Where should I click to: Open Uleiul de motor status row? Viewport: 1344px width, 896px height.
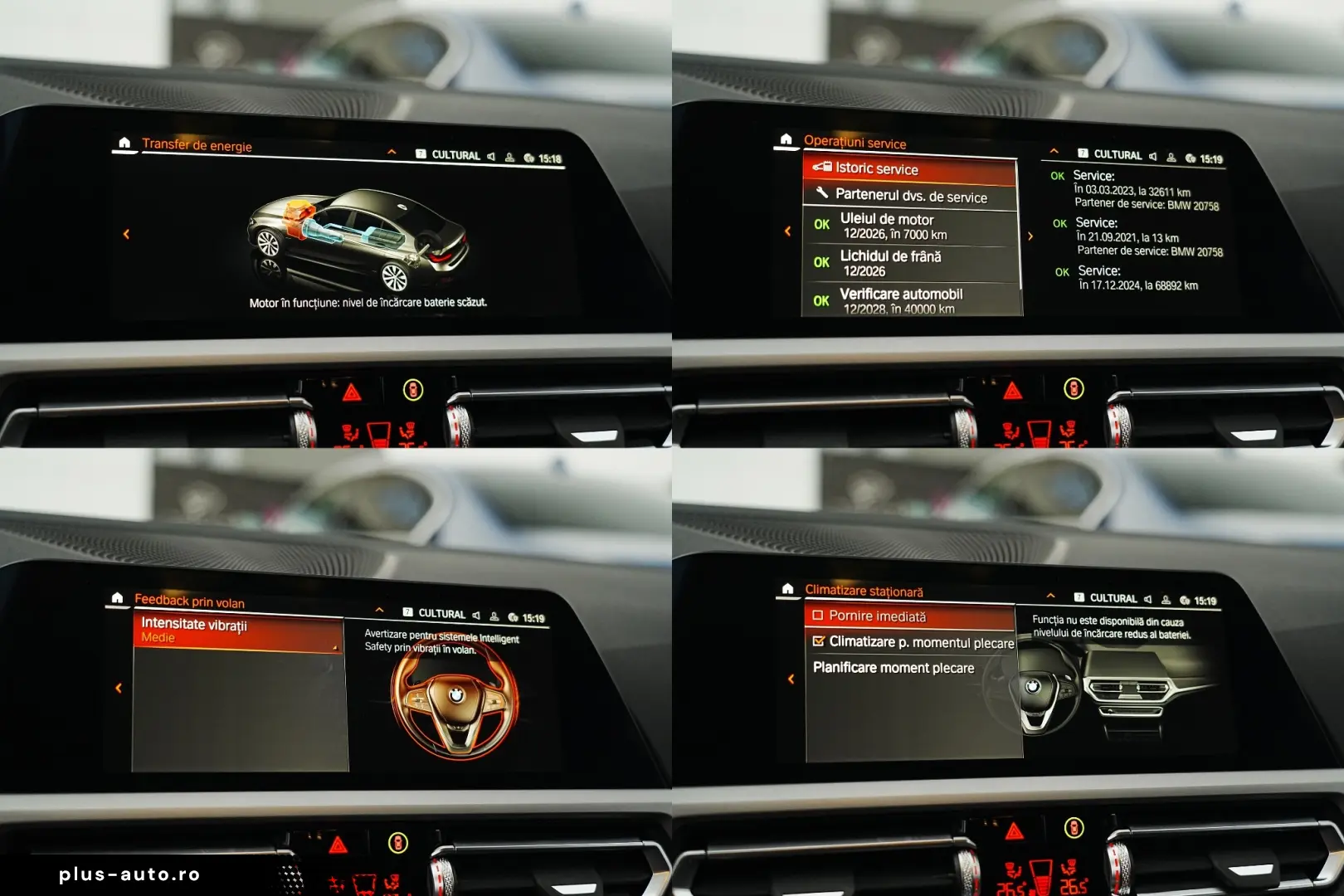tap(909, 226)
